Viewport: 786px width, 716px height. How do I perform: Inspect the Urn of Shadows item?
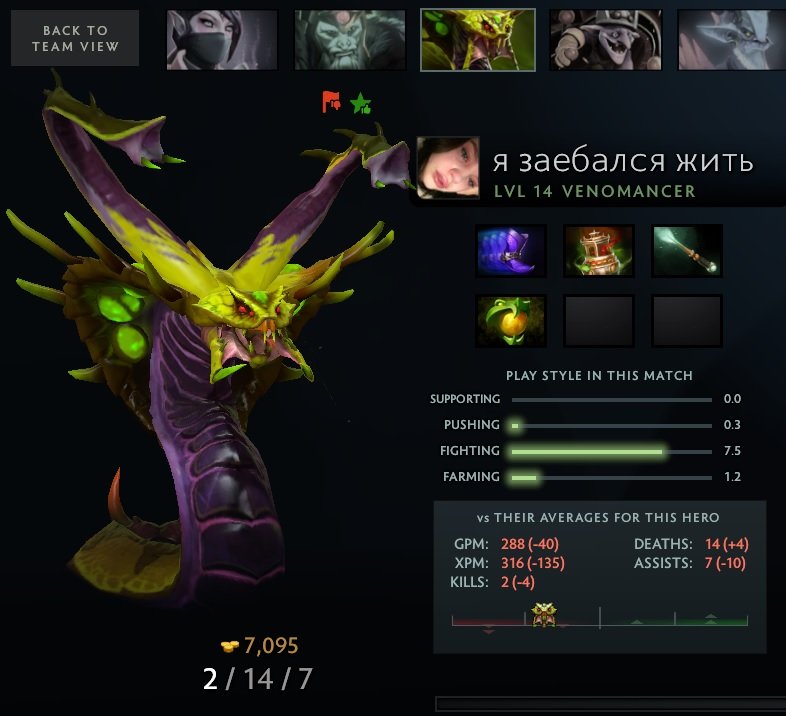click(x=598, y=250)
